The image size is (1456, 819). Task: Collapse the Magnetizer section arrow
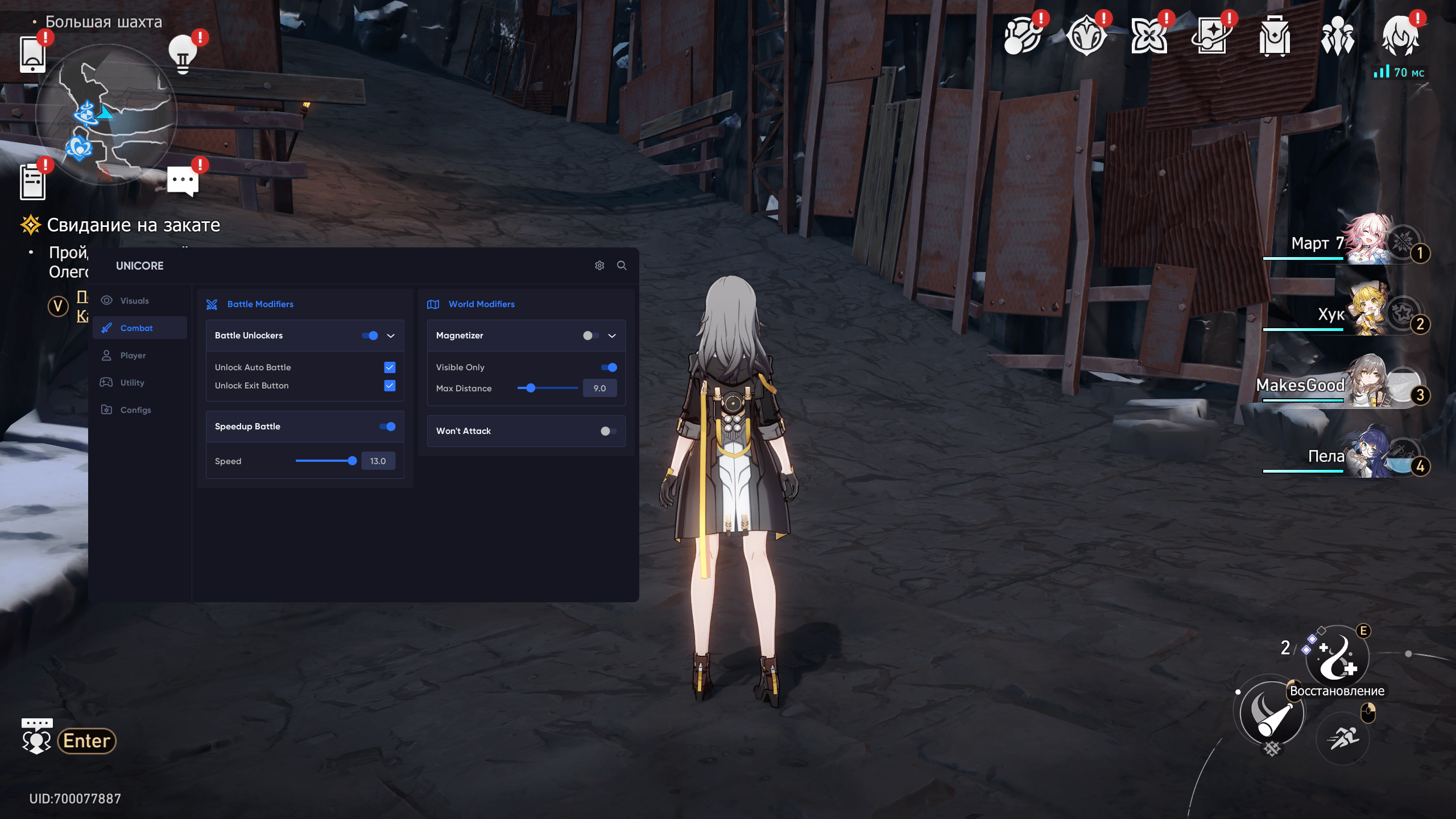click(612, 336)
